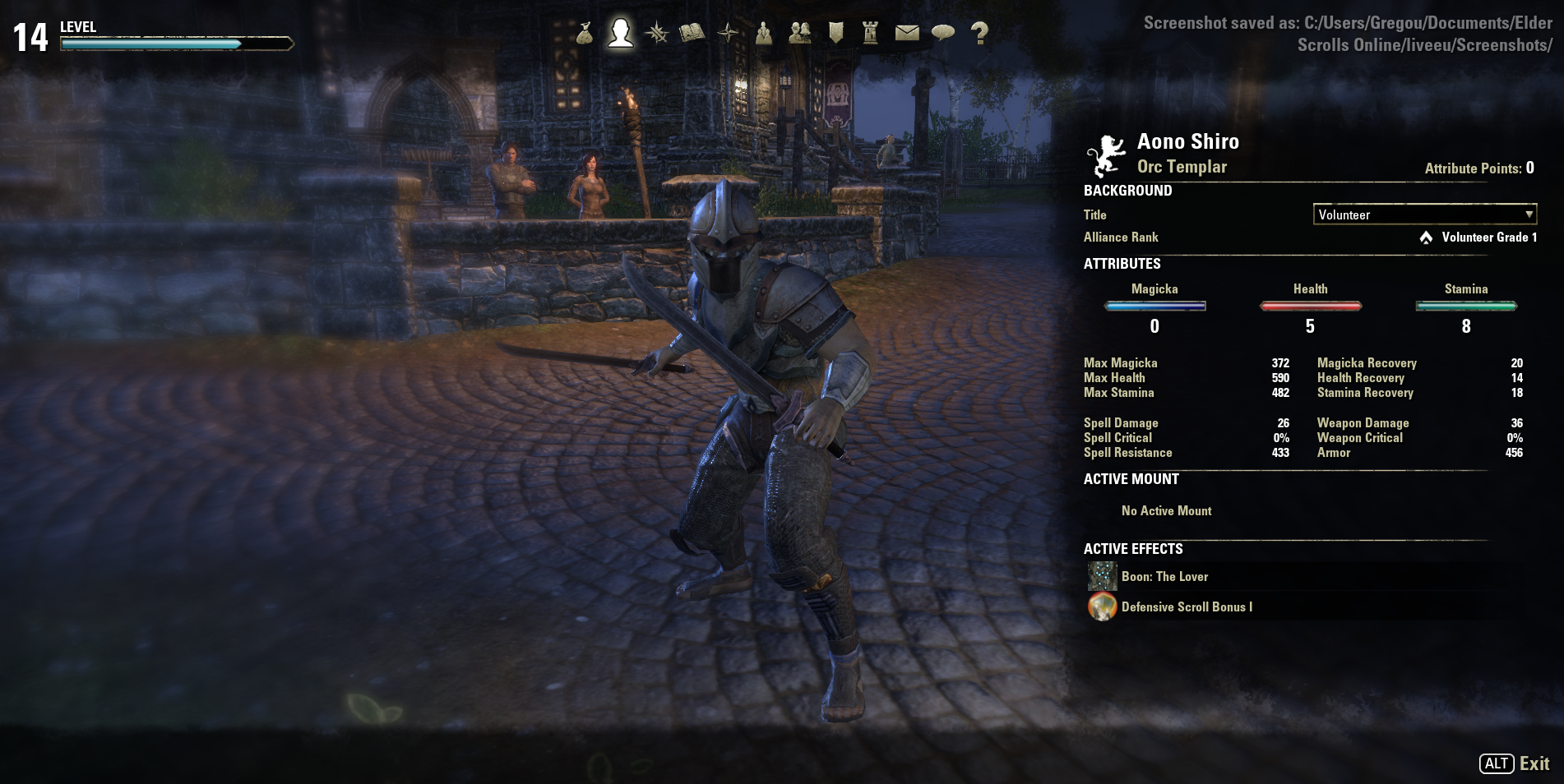The image size is (1564, 784).
Task: Open the inventory bag menu
Action: 585,33
